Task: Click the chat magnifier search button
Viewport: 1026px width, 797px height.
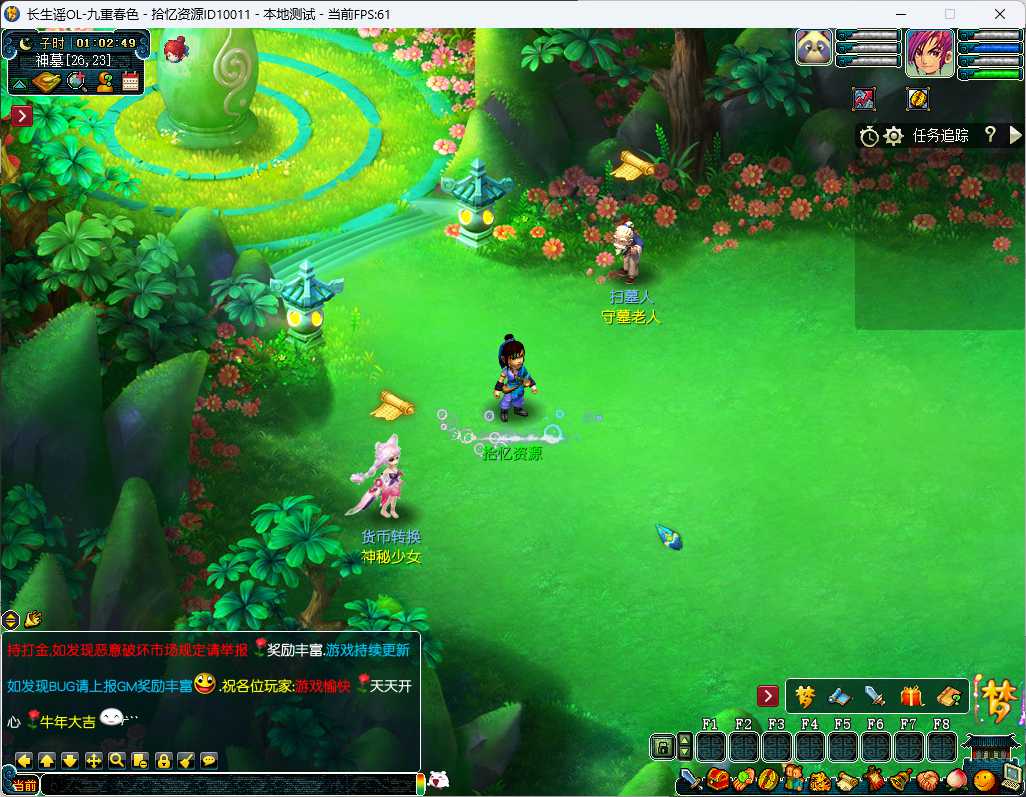Action: (x=117, y=760)
